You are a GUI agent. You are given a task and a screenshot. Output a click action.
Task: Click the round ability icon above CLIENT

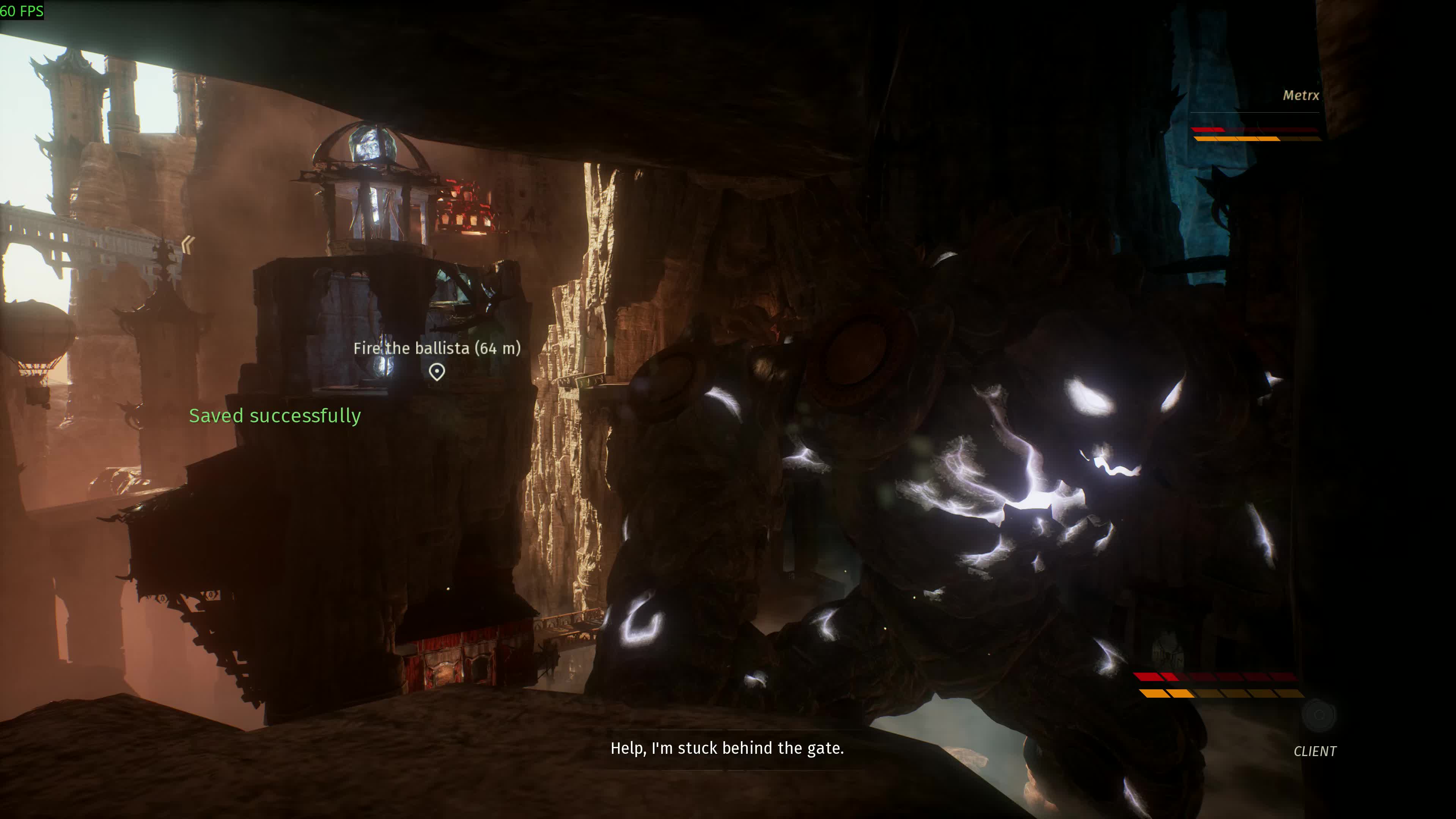1319,714
